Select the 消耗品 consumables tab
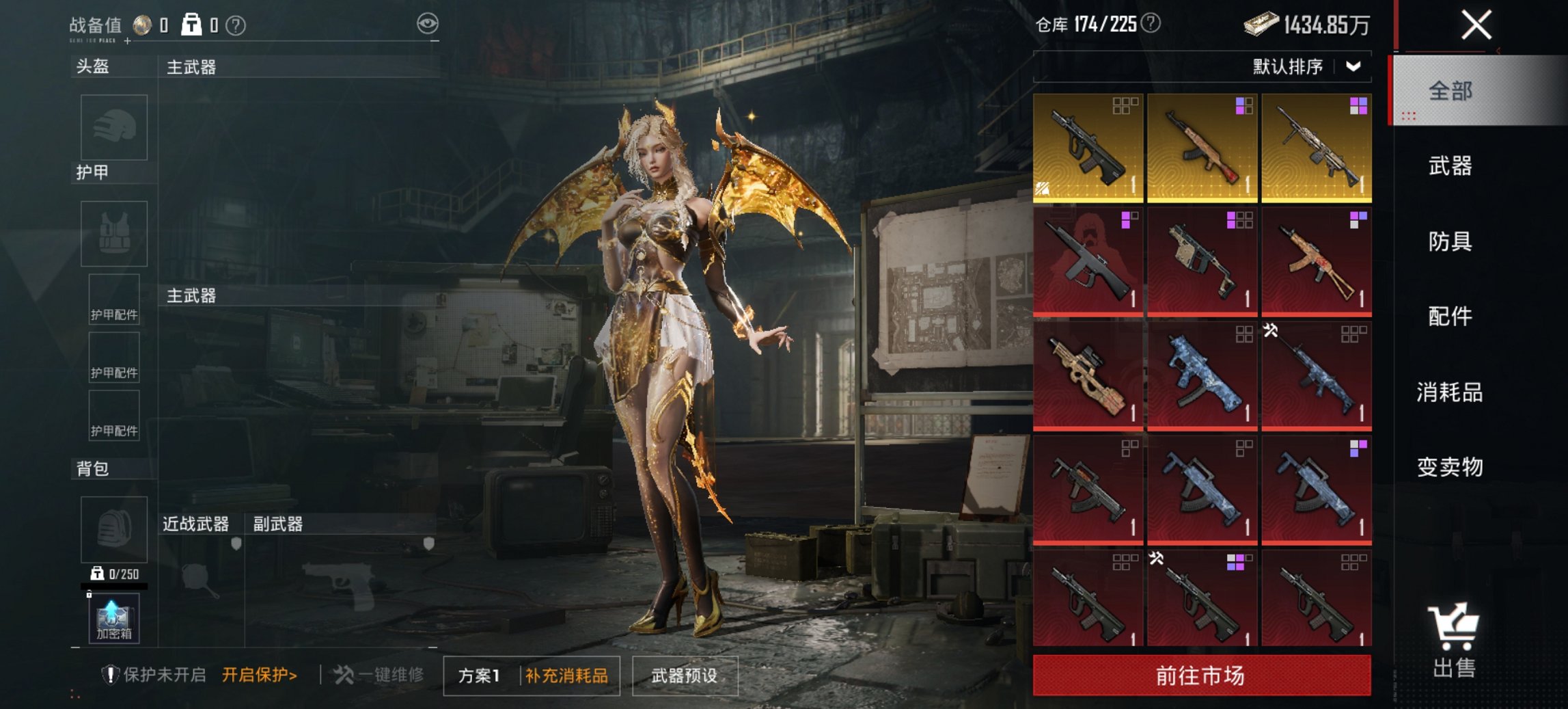 click(1450, 392)
